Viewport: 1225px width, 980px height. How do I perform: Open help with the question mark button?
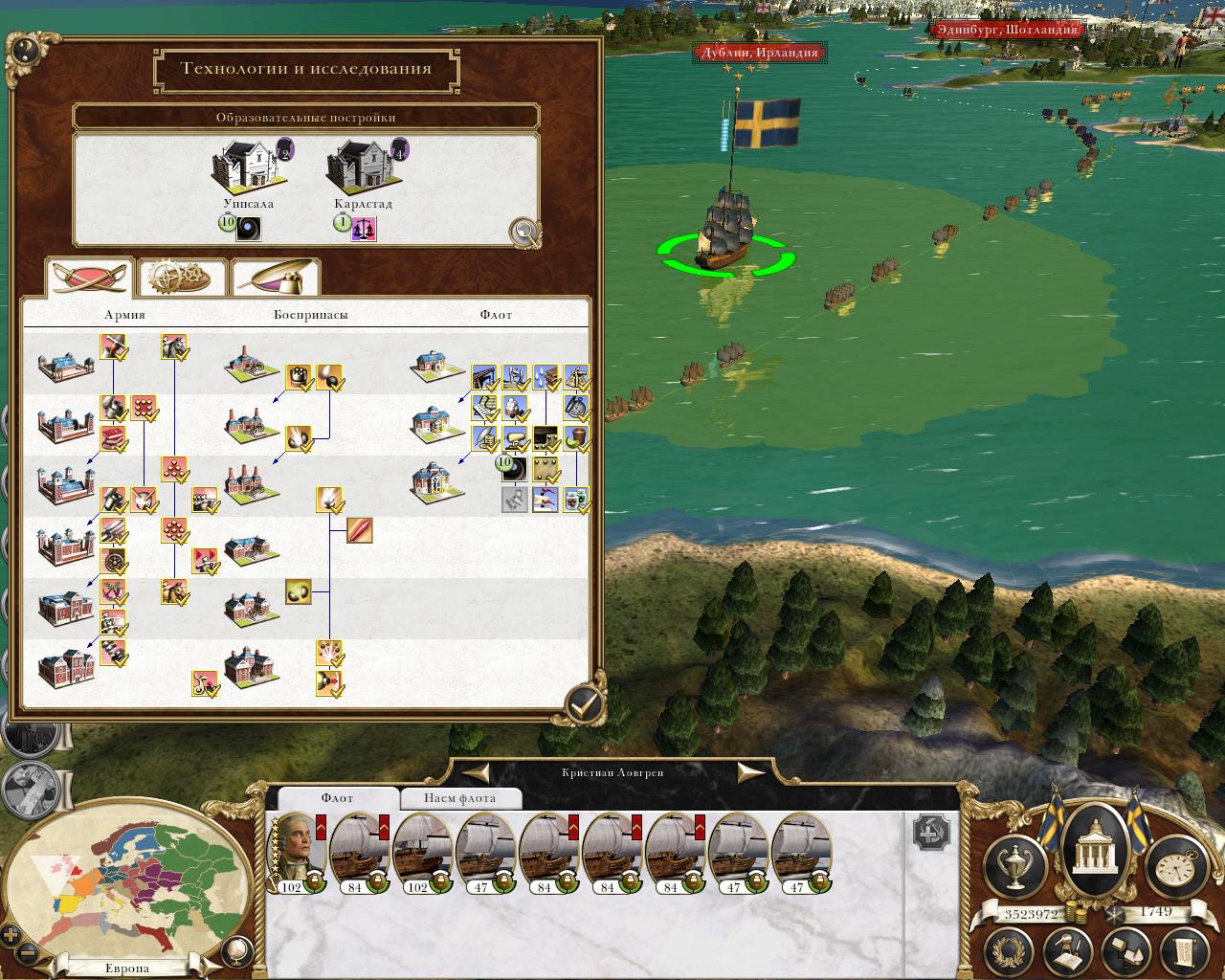click(x=23, y=51)
